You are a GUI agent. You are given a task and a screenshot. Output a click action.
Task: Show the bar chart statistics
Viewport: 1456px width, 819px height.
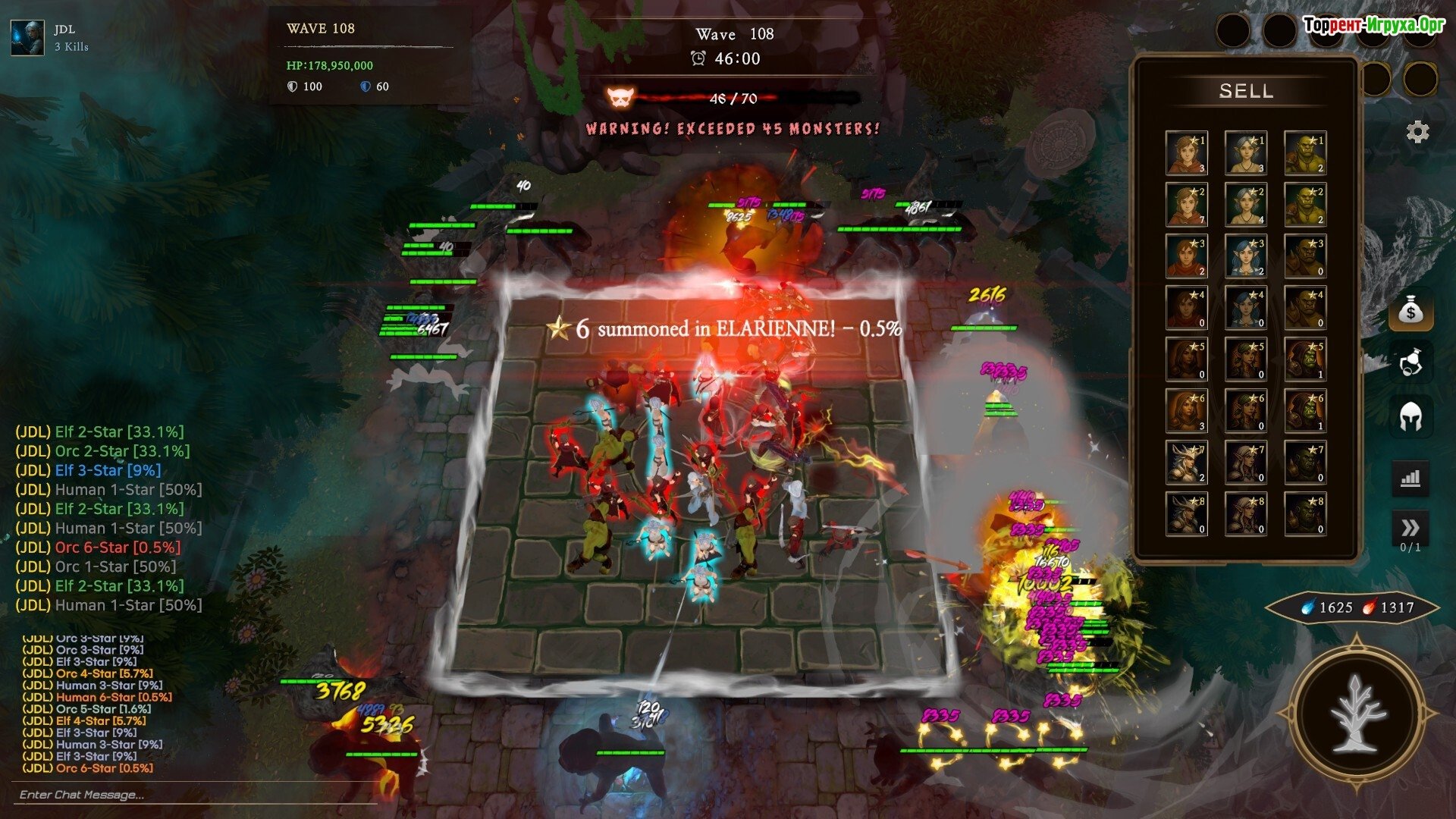coord(1410,479)
